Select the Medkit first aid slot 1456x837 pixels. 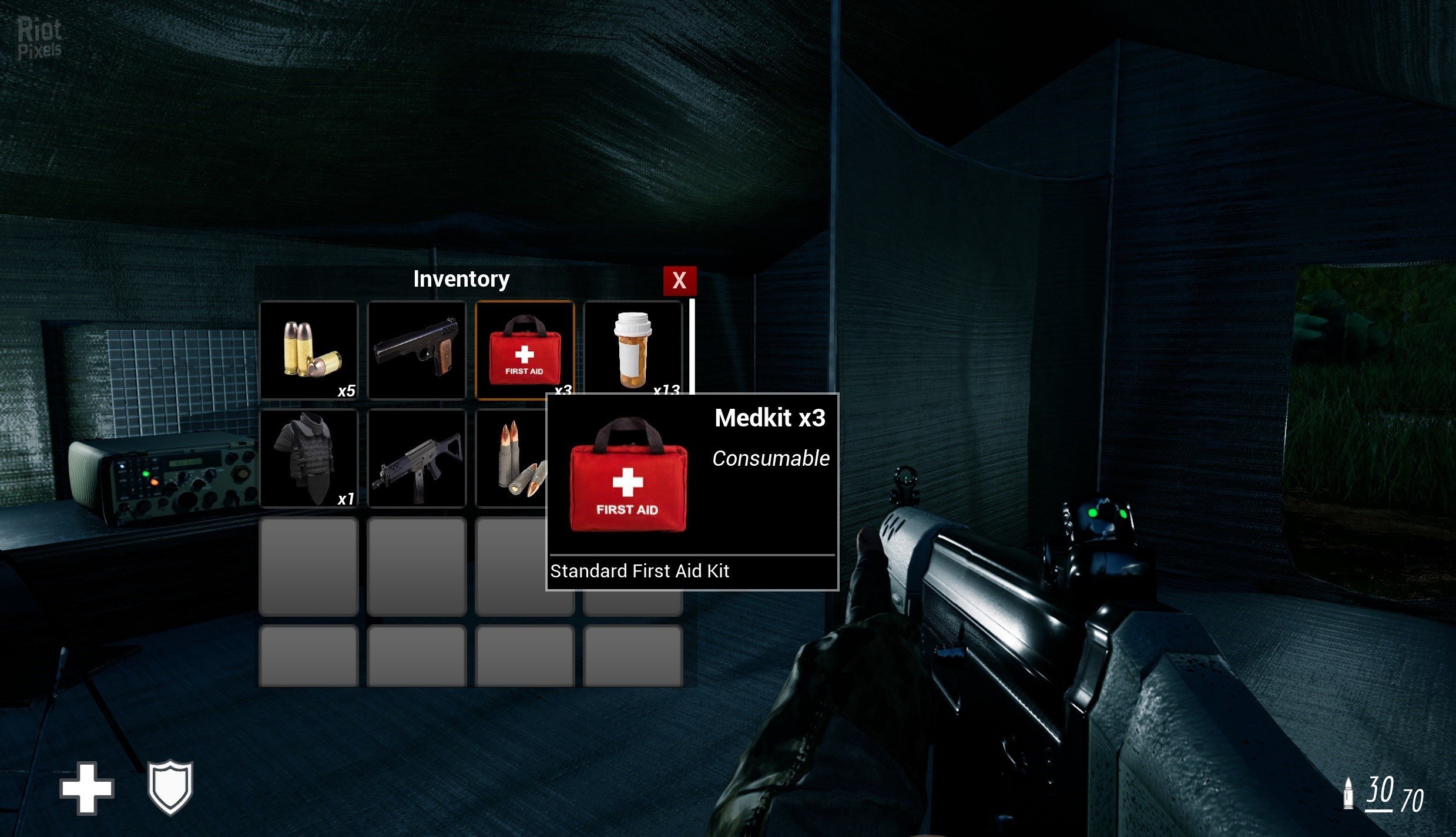[x=524, y=349]
